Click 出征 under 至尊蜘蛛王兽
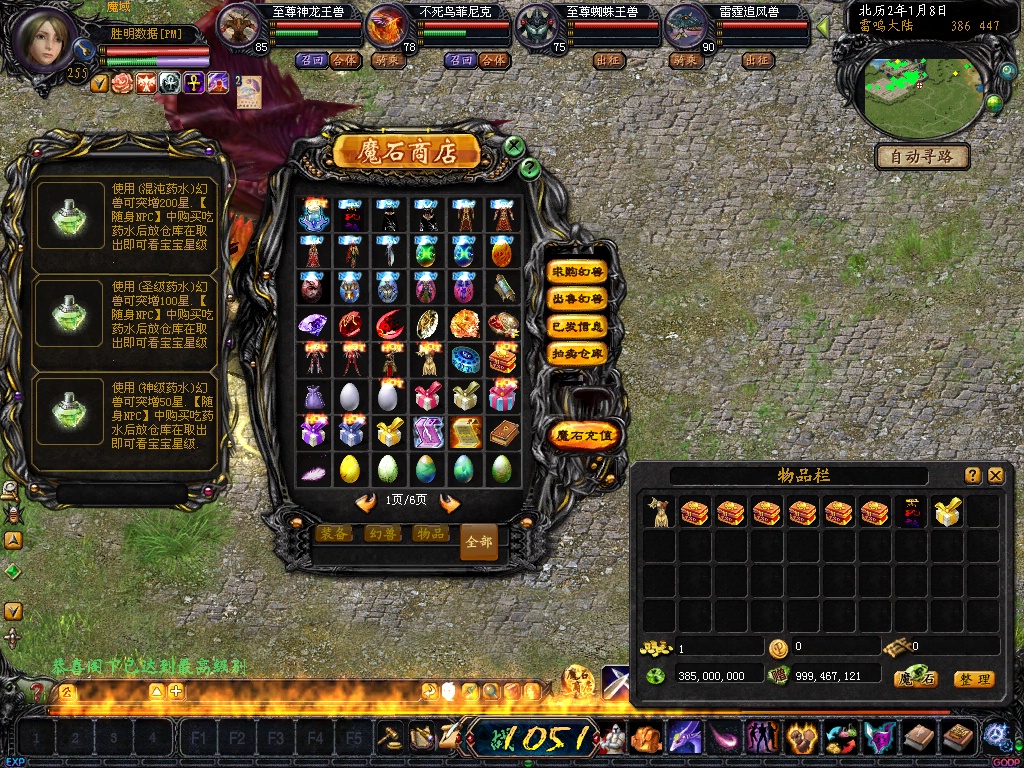 610,60
